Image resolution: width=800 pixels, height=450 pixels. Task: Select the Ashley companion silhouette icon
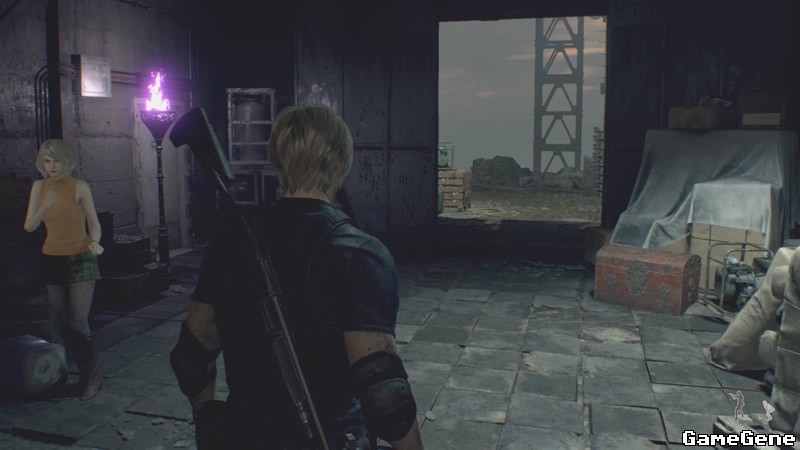[768, 410]
